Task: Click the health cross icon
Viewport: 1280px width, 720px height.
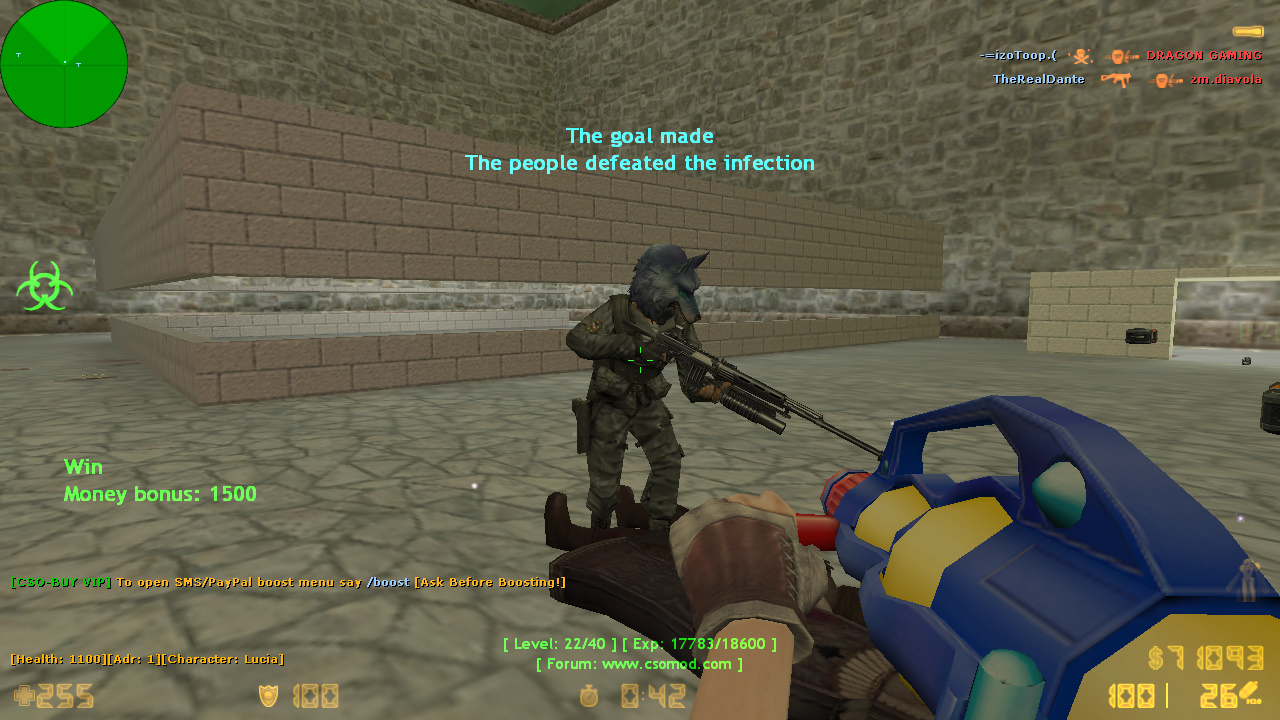Action: 23,696
